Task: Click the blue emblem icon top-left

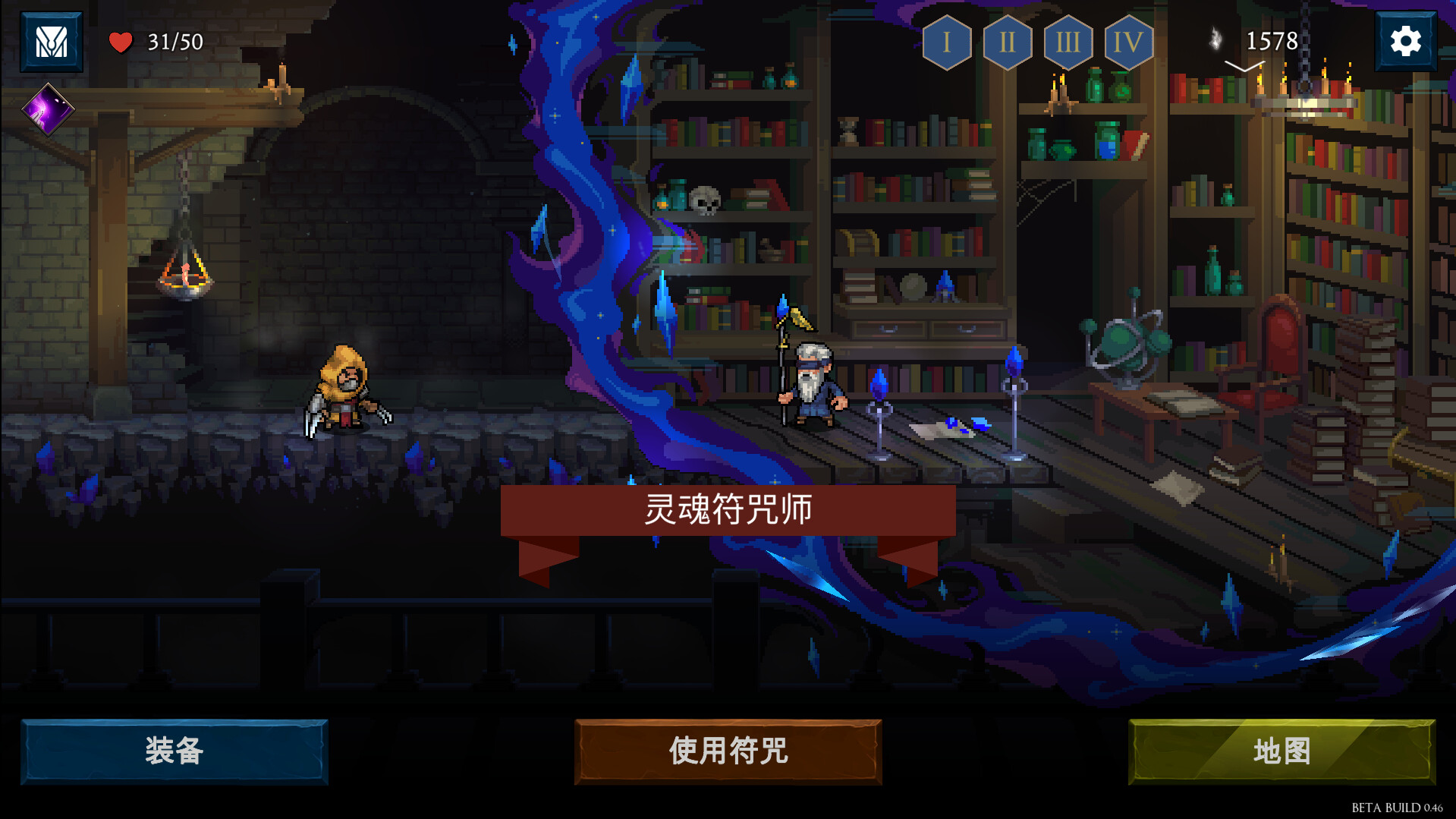Action: pos(50,40)
